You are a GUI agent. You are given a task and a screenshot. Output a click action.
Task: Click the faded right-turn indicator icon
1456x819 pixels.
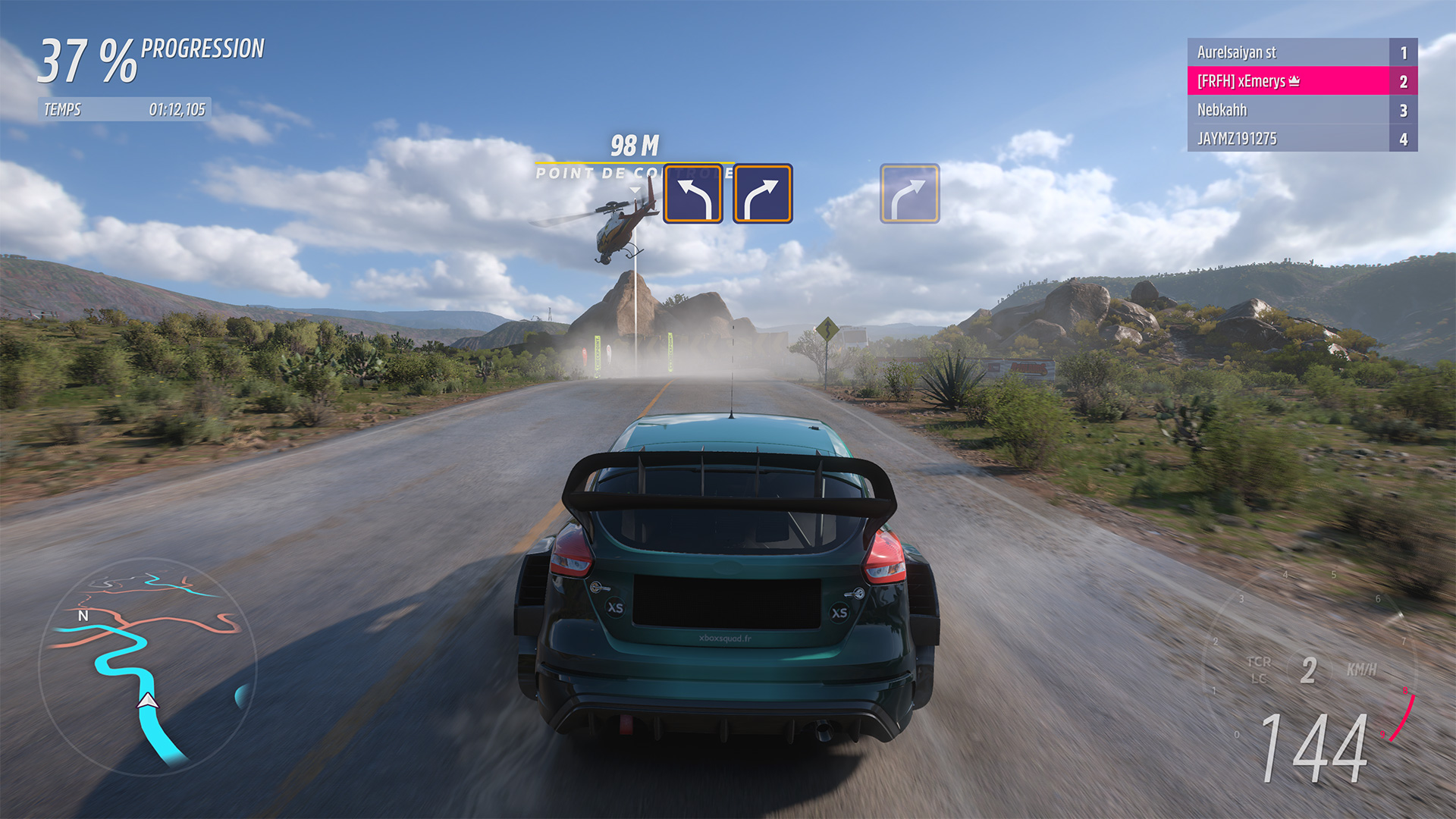click(x=908, y=193)
